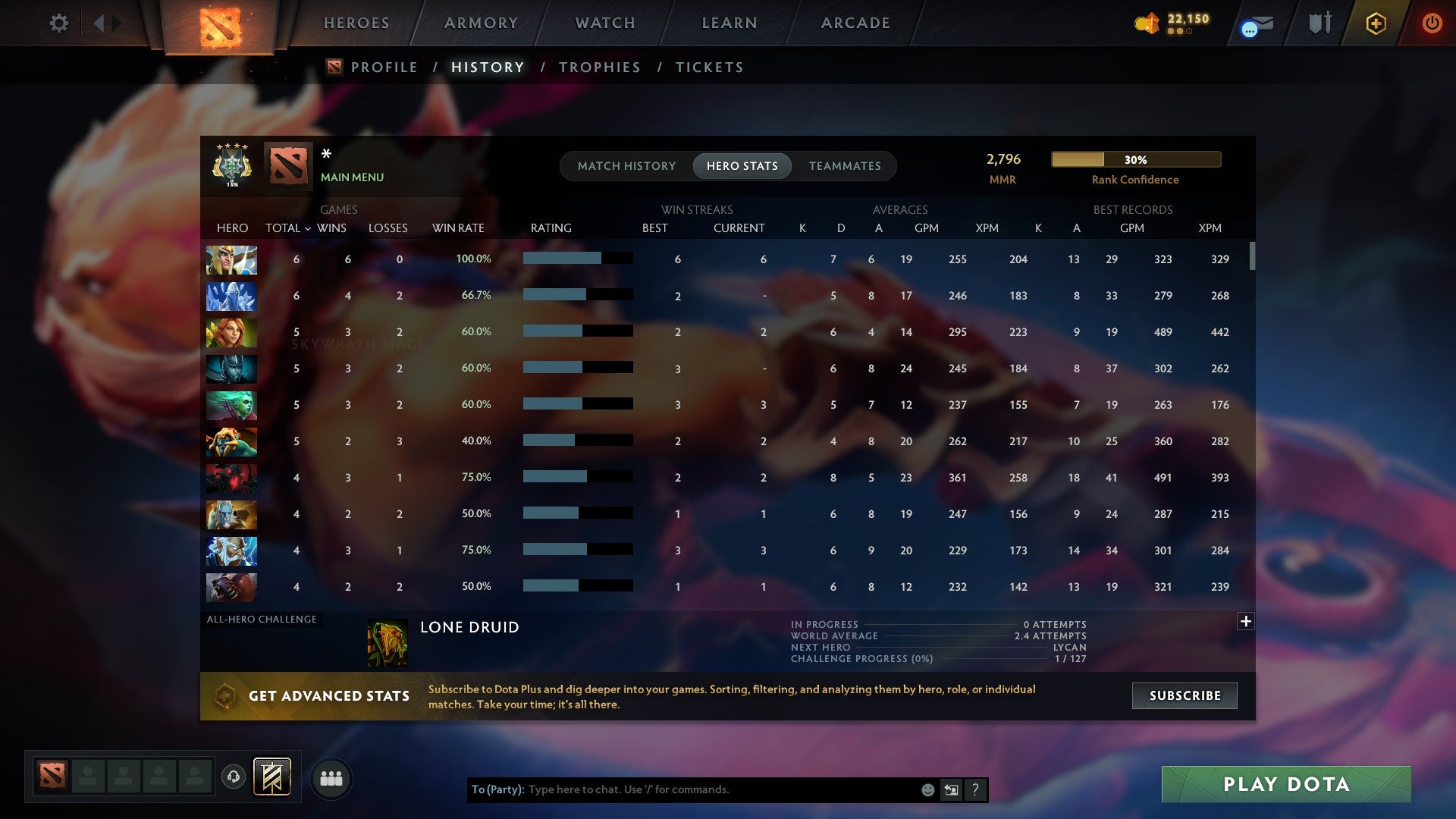This screenshot has width=1456, height=819.
Task: Switch to the Teammates tab
Action: click(845, 165)
